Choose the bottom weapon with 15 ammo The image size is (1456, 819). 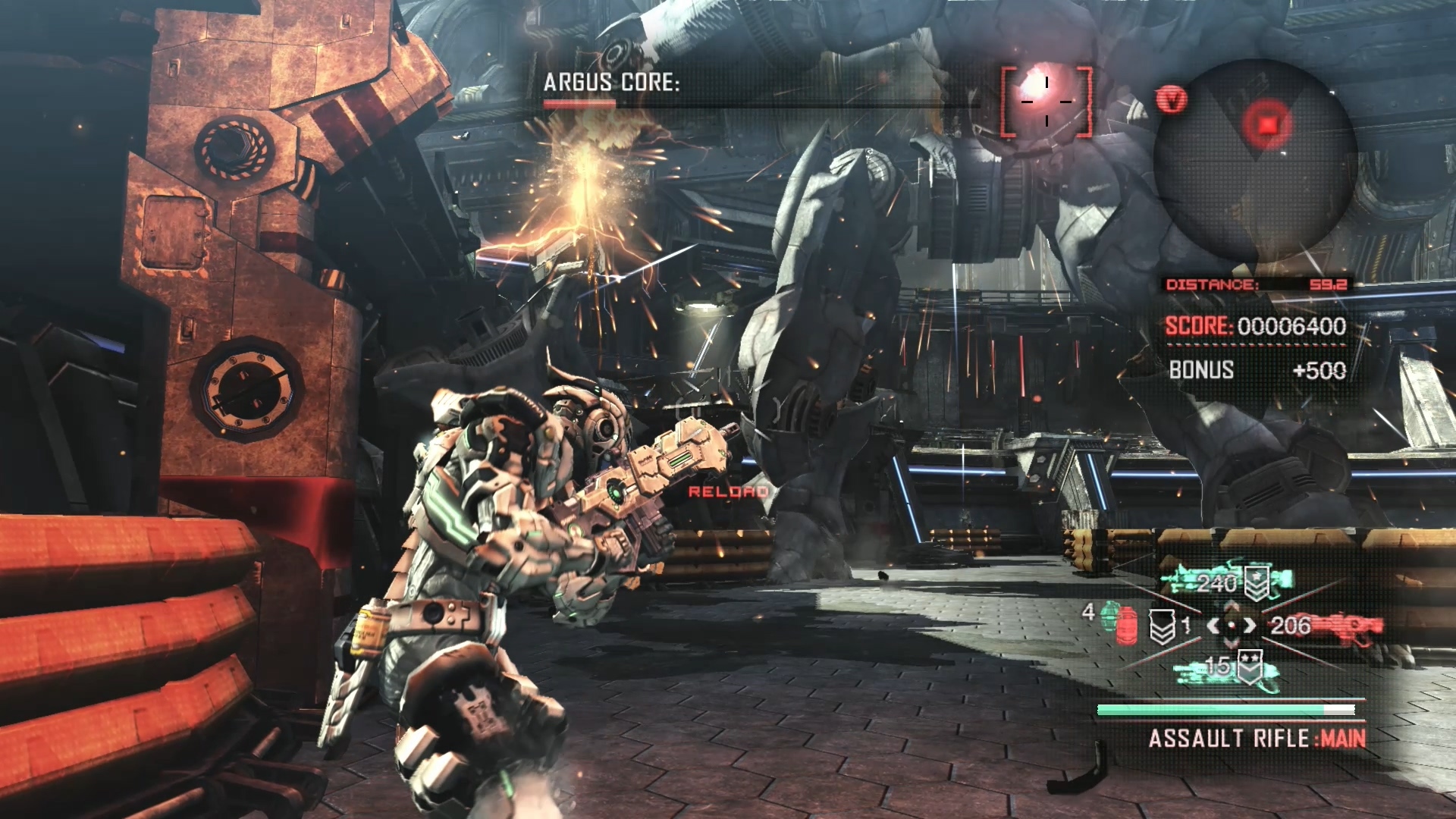(x=1226, y=667)
